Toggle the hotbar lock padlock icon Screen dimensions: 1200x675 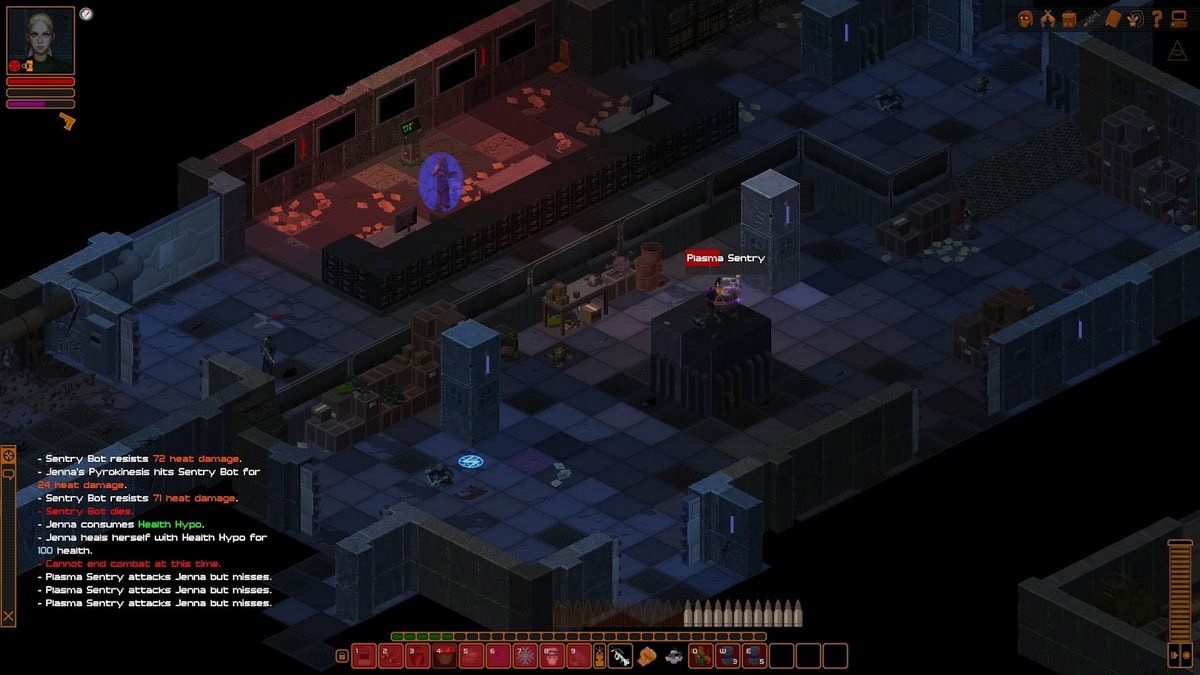(341, 656)
